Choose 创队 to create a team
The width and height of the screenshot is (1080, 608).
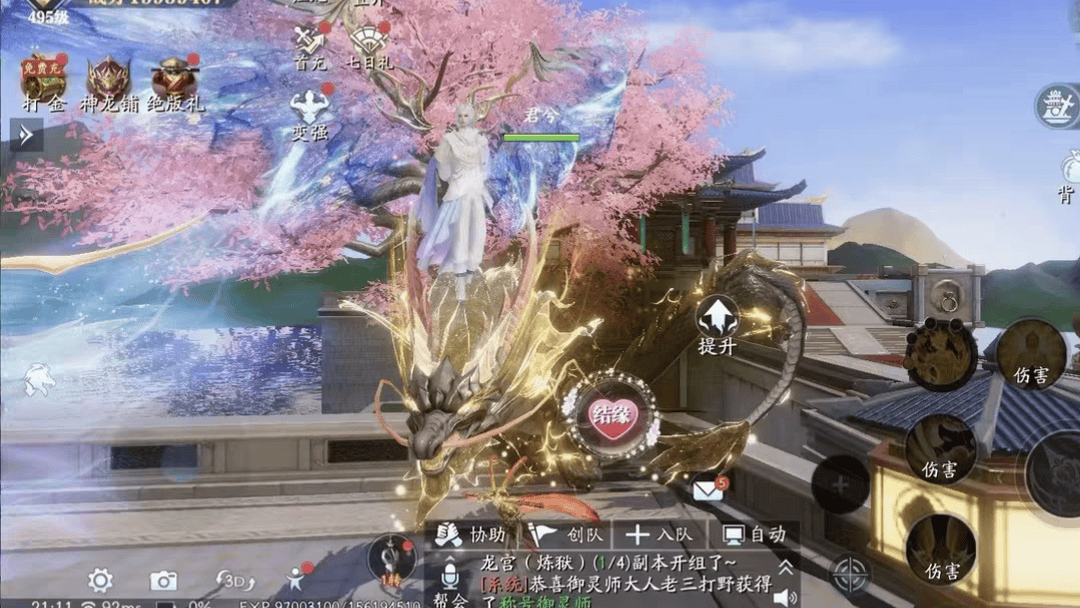[563, 535]
